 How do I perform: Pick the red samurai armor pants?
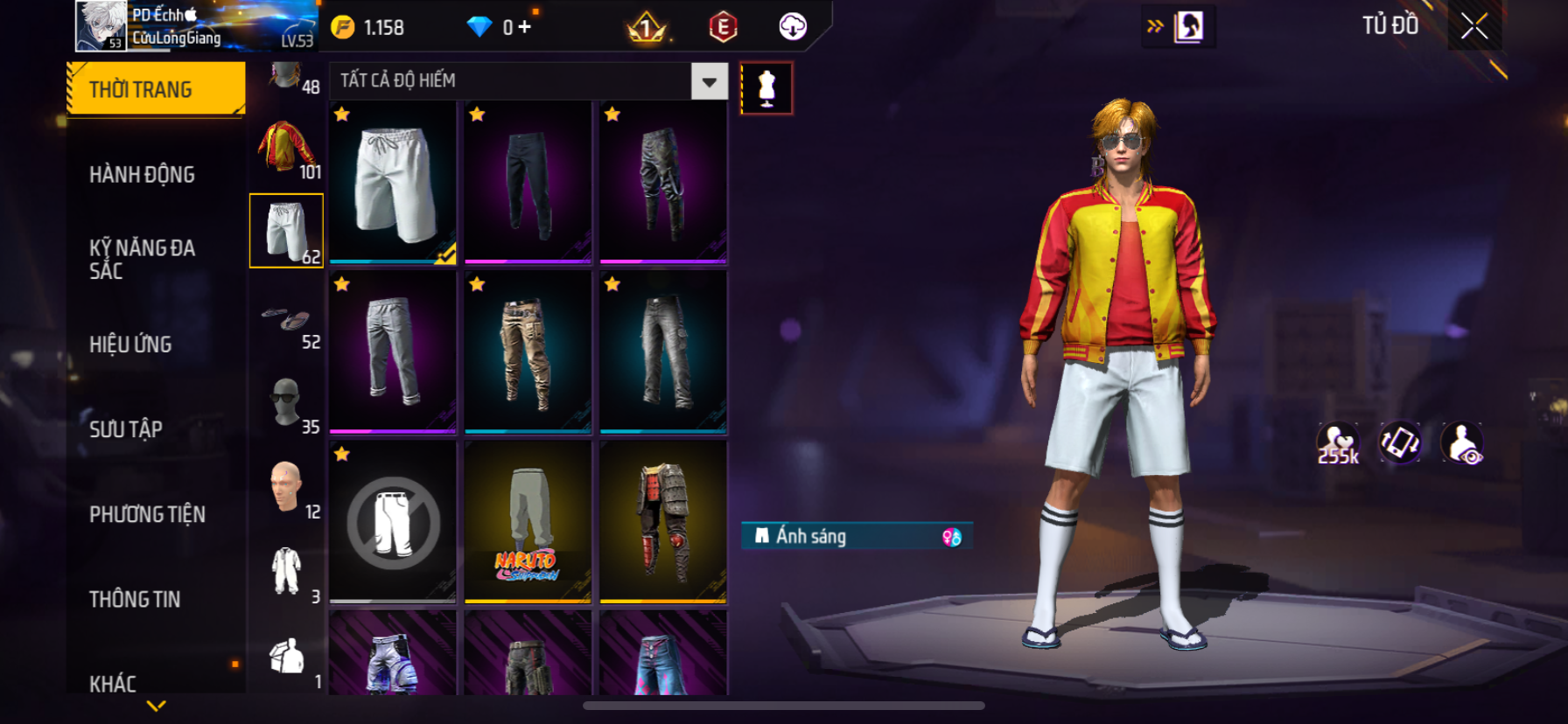663,522
